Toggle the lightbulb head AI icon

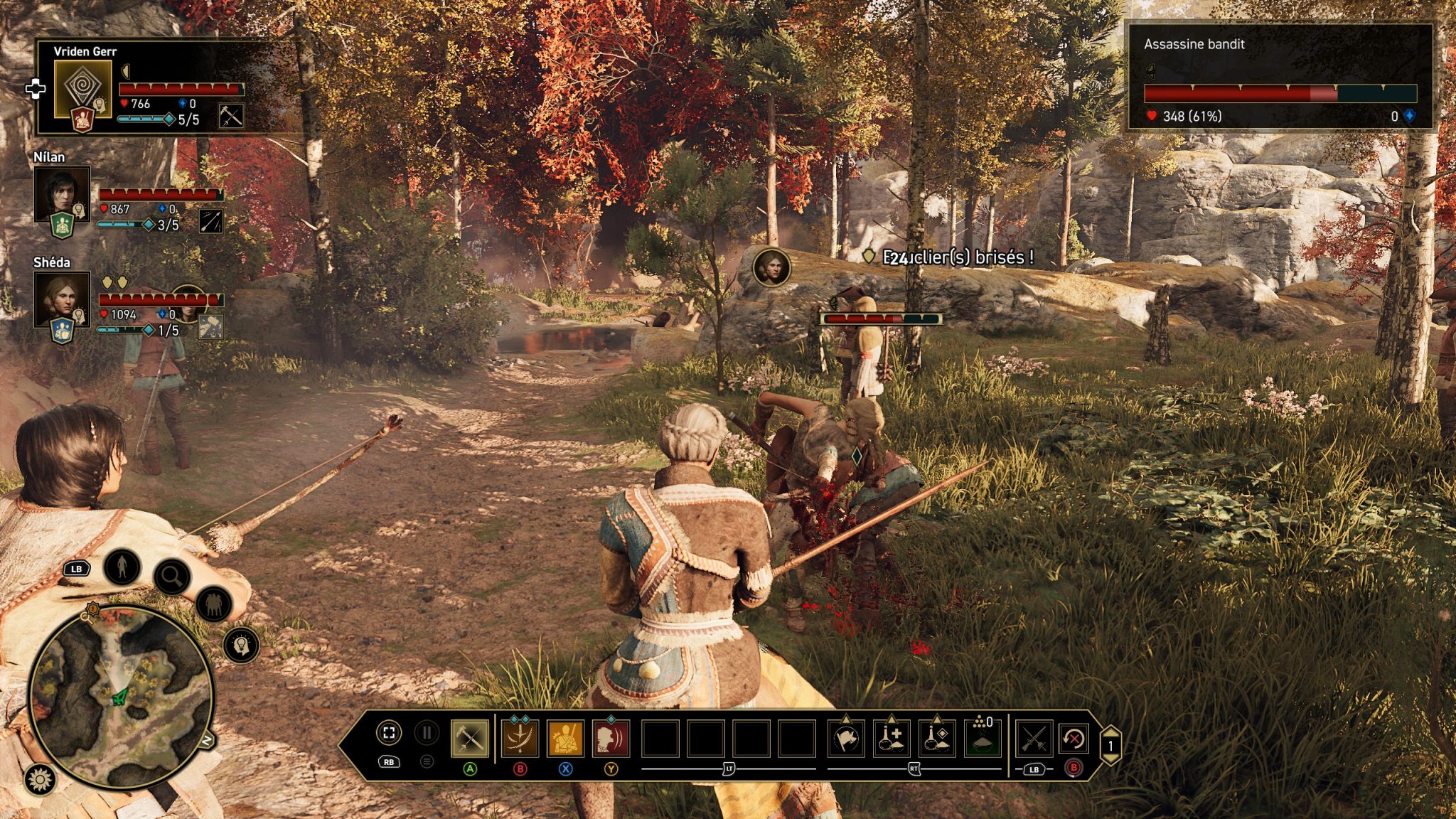(x=241, y=646)
